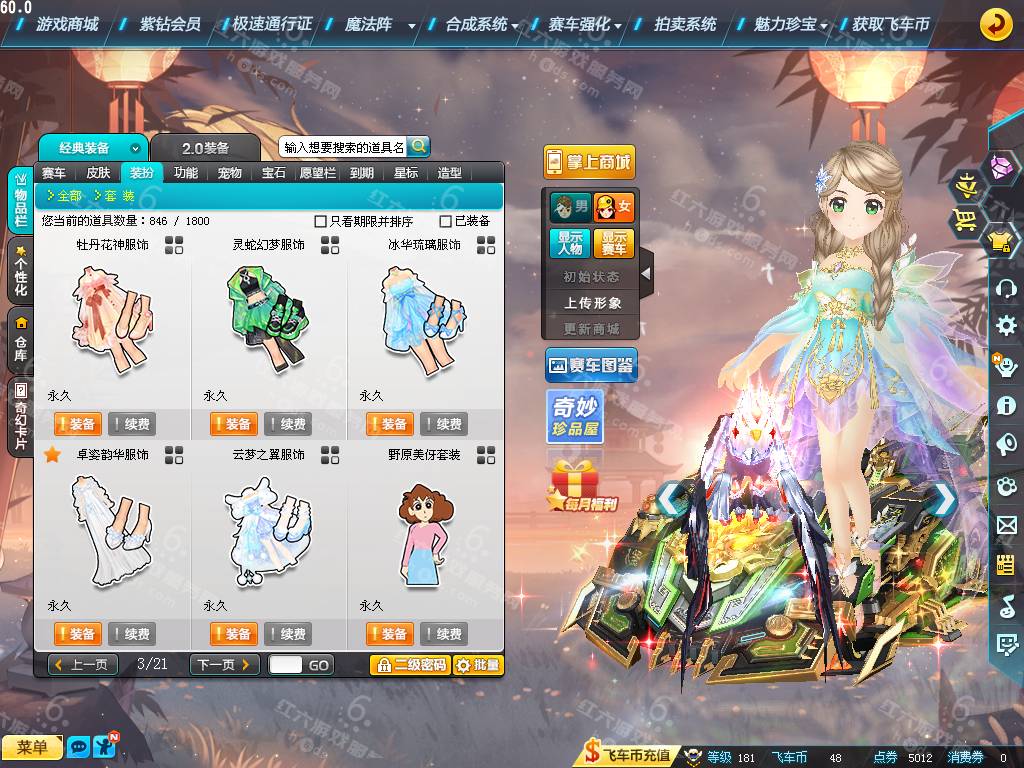Toggle the 已装备 filter checkbox
The image size is (1024, 768).
click(446, 221)
